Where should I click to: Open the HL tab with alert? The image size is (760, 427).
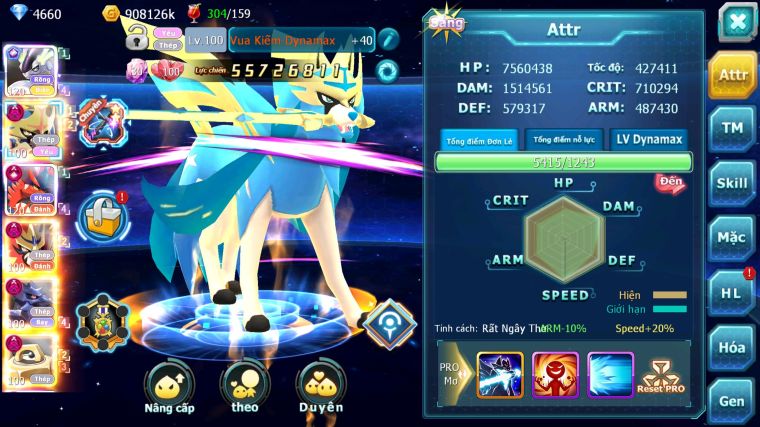tap(732, 292)
